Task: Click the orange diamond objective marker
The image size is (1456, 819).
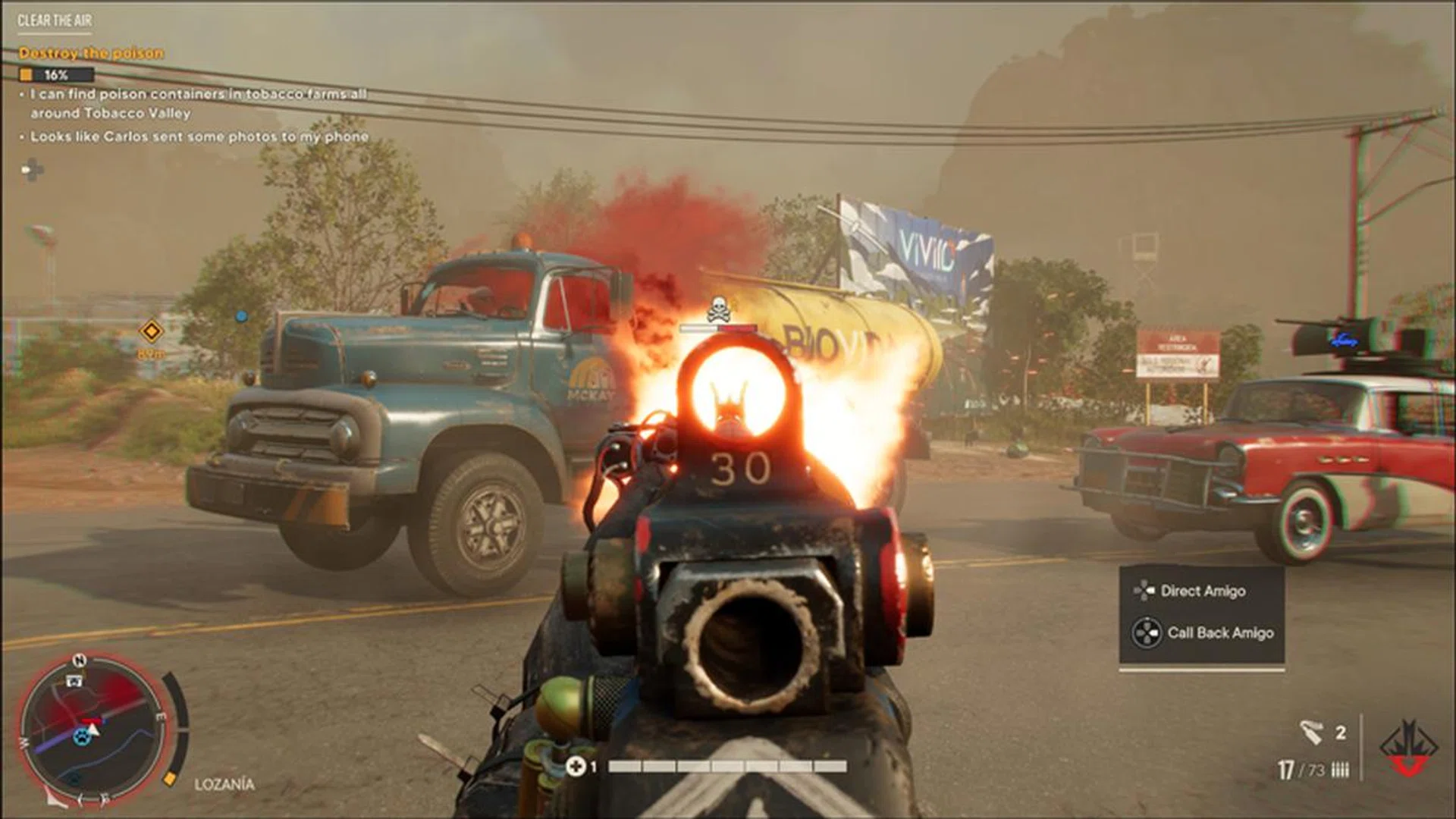Action: point(152,331)
